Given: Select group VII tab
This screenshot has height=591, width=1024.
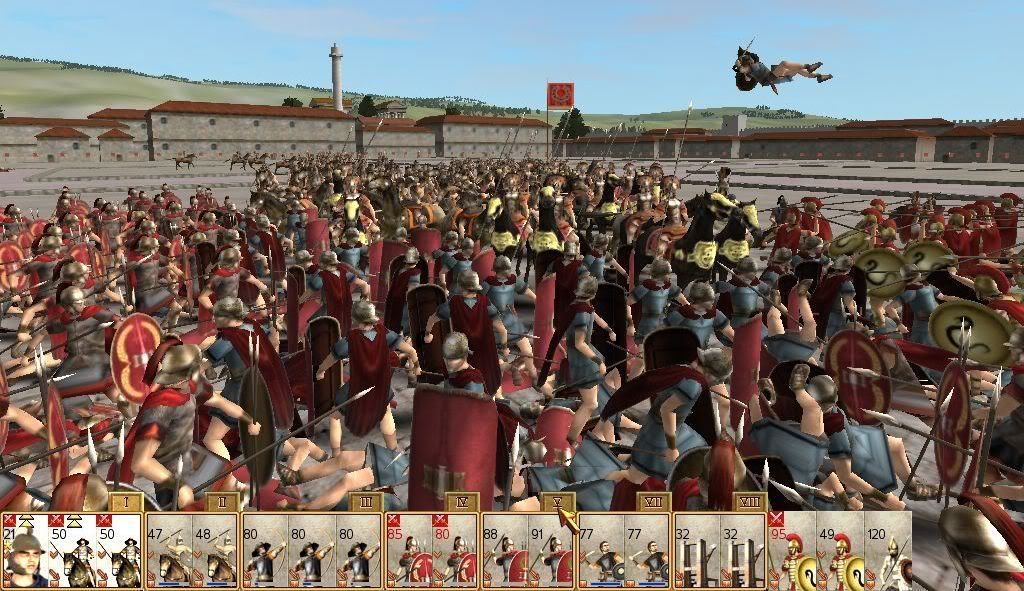Looking at the screenshot, I should point(654,502).
